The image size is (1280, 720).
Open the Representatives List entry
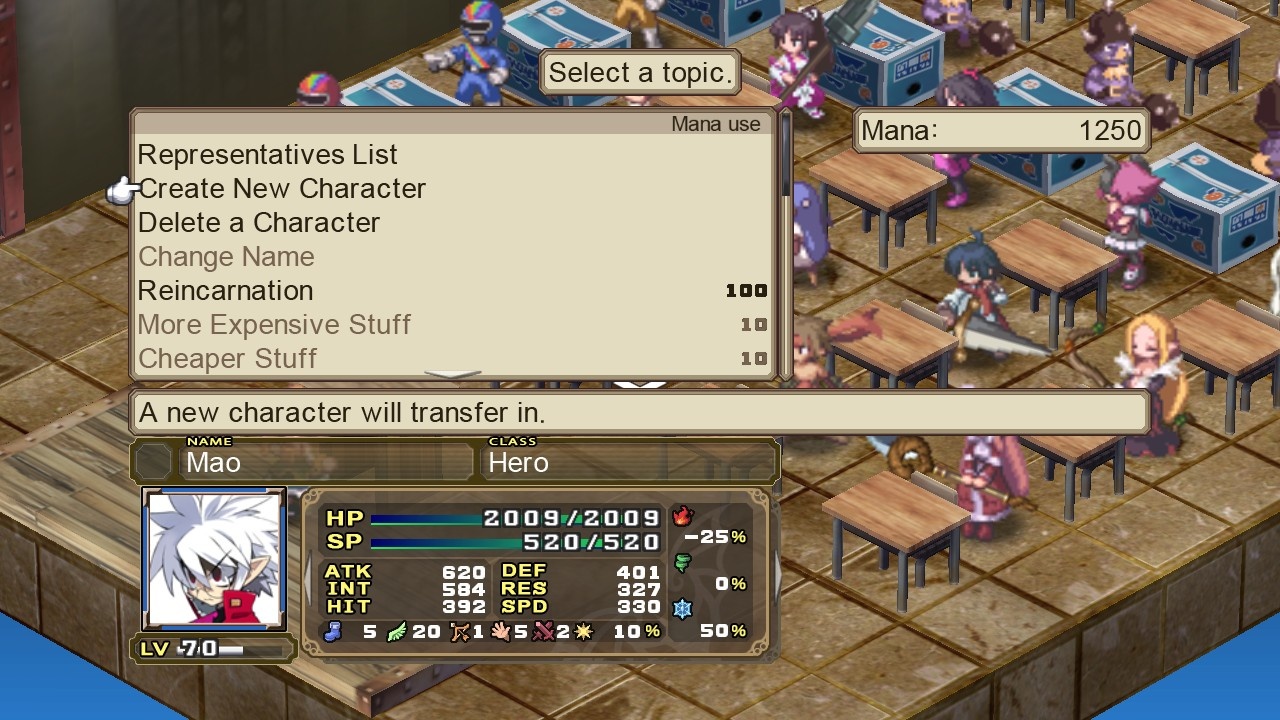tap(267, 155)
